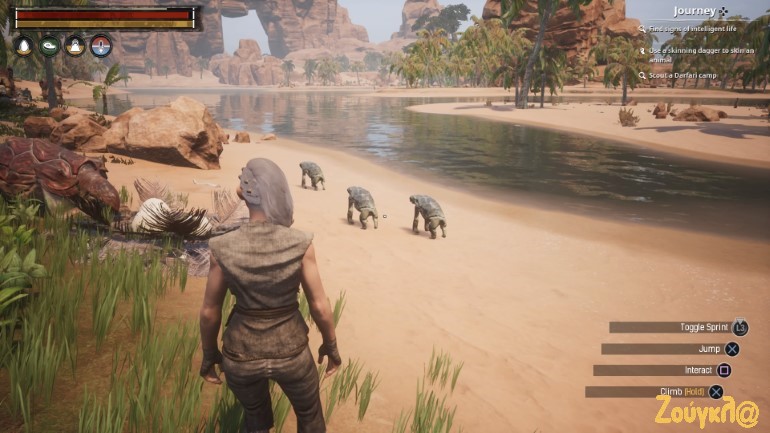Click the white egg status icon

(x=24, y=46)
